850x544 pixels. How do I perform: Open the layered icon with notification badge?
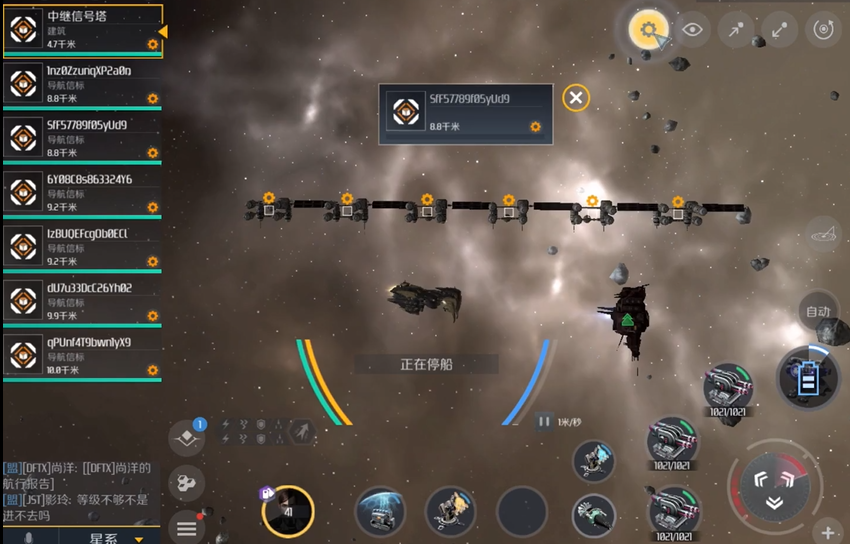186,437
